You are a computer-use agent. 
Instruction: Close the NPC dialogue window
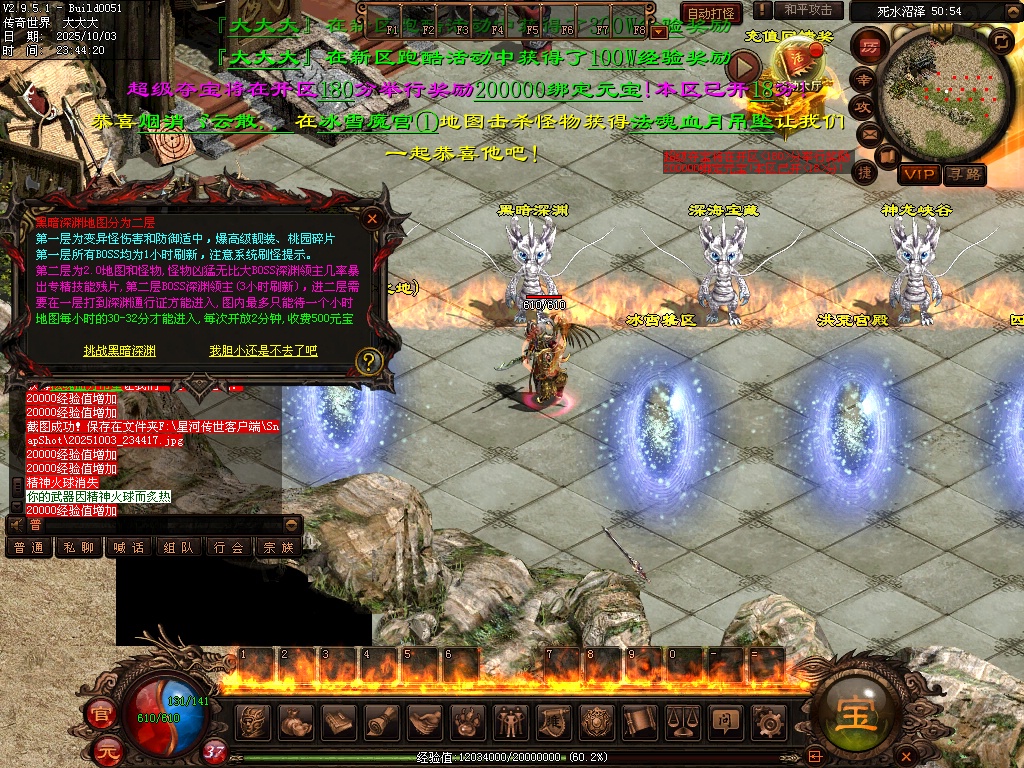click(x=372, y=217)
